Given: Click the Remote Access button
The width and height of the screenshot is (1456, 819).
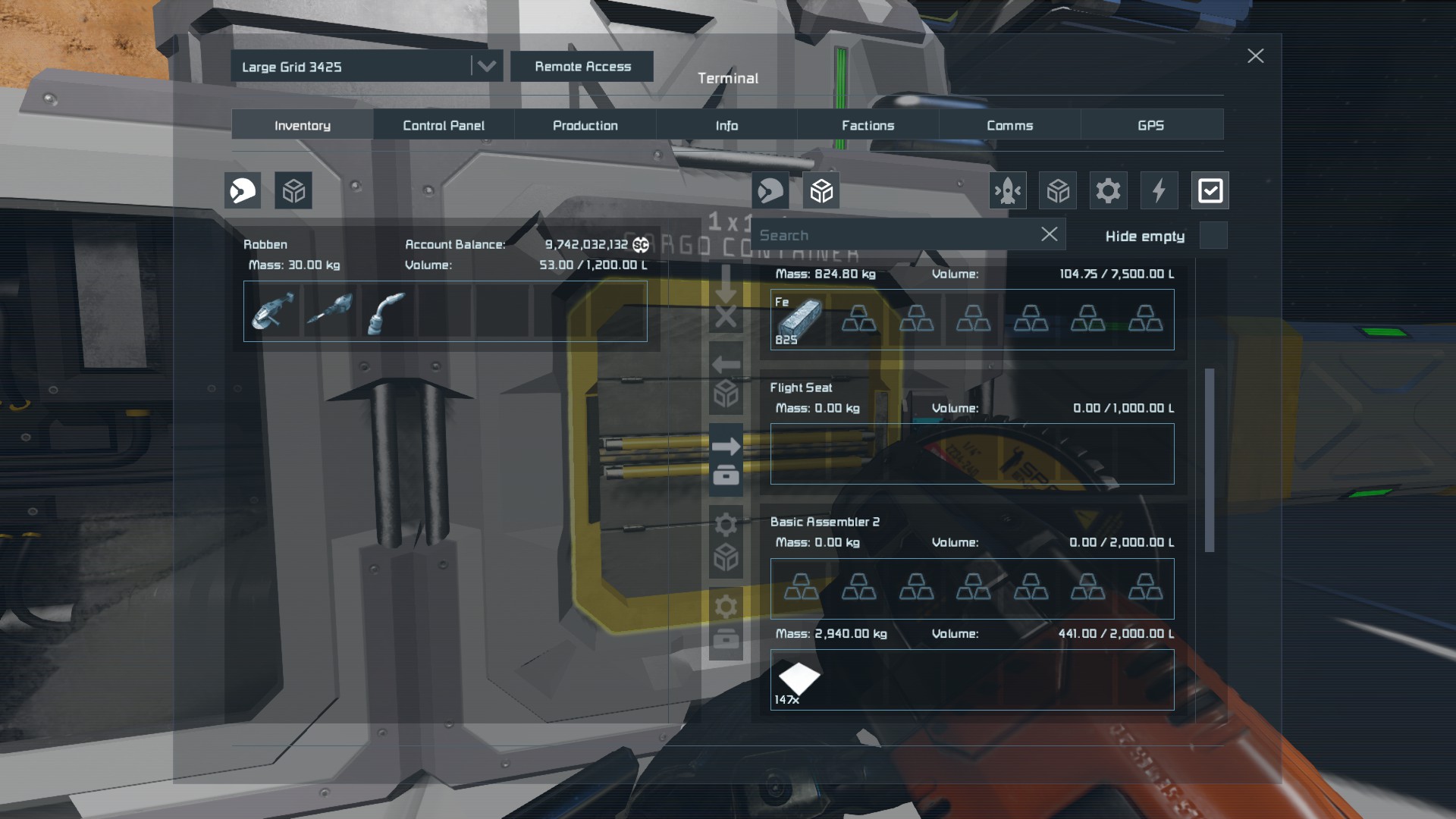Looking at the screenshot, I should pos(582,67).
